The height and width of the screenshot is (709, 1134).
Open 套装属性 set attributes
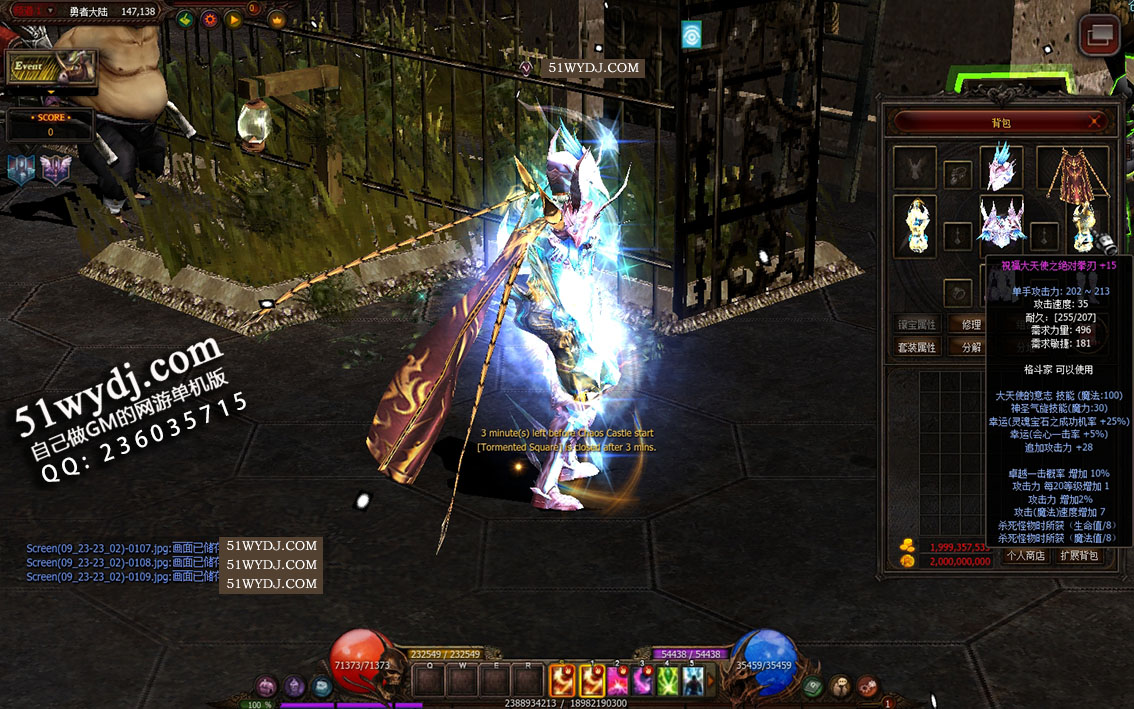click(x=915, y=347)
